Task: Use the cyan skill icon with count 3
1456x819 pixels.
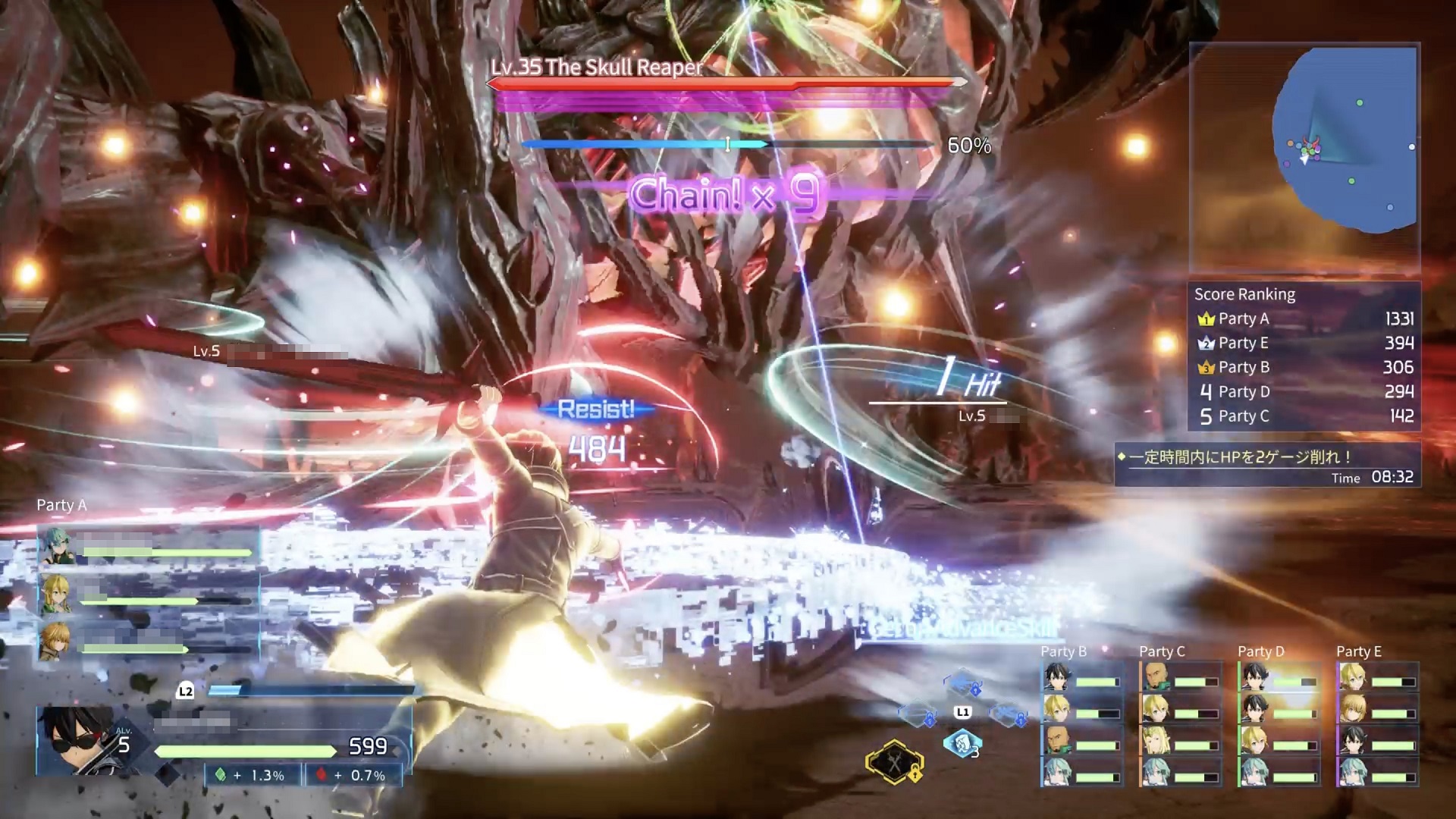Action: [x=962, y=744]
